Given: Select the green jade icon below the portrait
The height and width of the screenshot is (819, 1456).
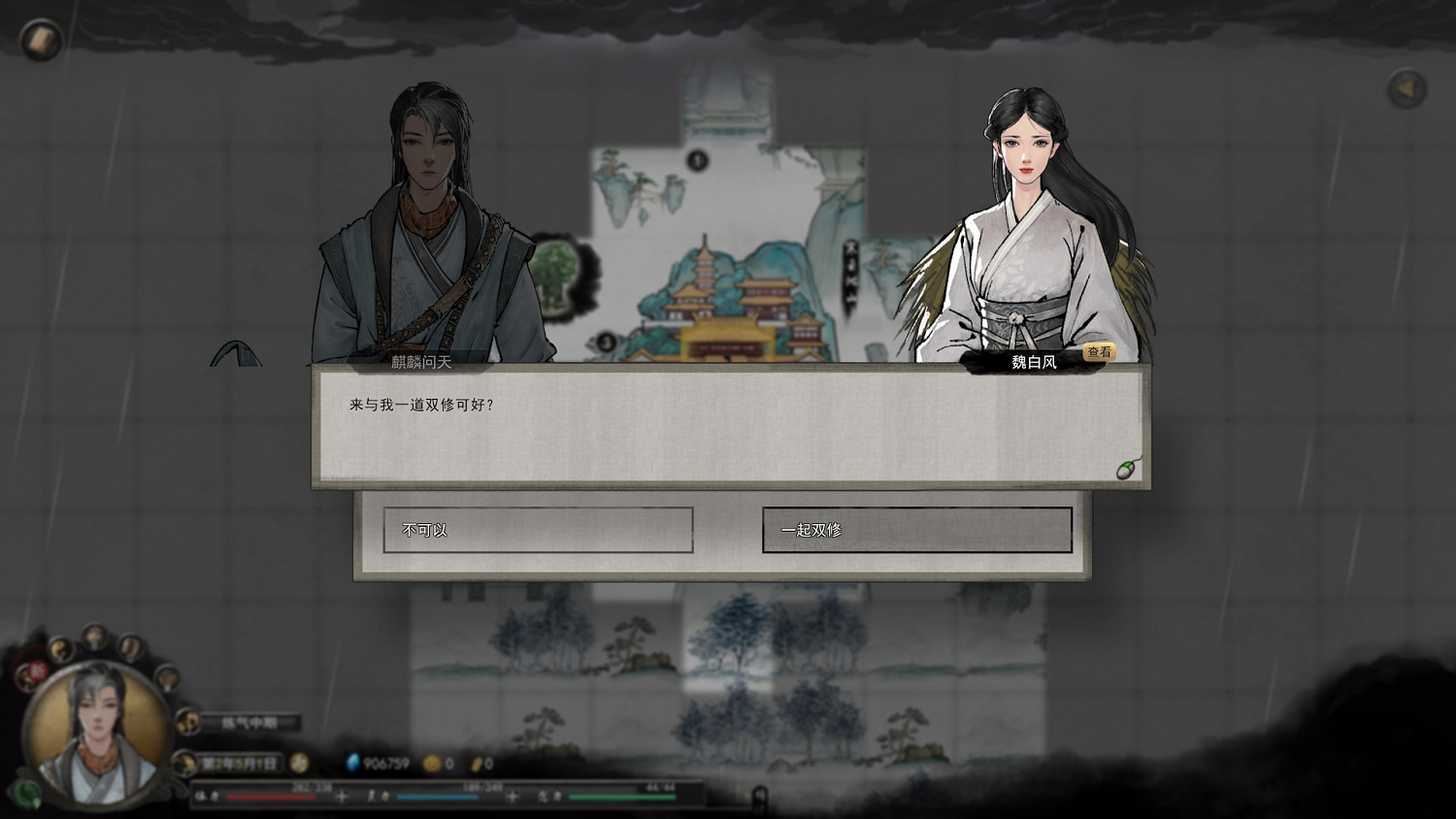Looking at the screenshot, I should pos(24,793).
